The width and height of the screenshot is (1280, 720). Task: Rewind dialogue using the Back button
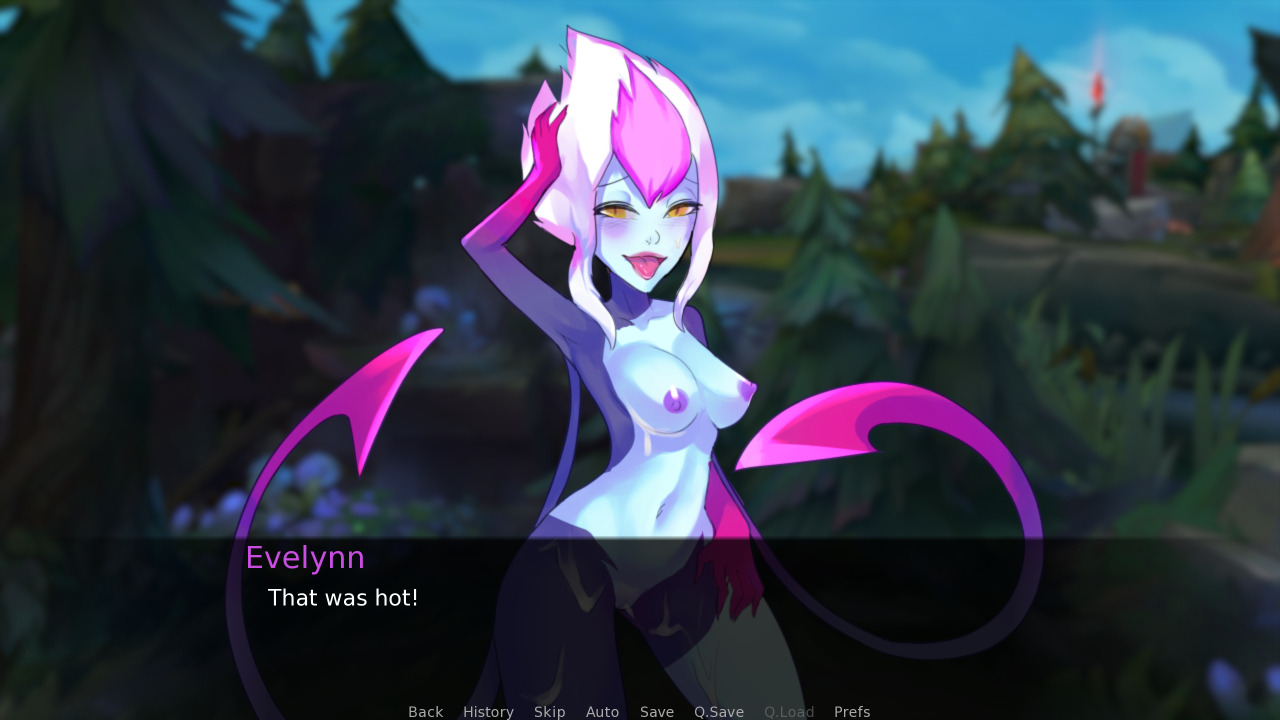click(x=425, y=711)
